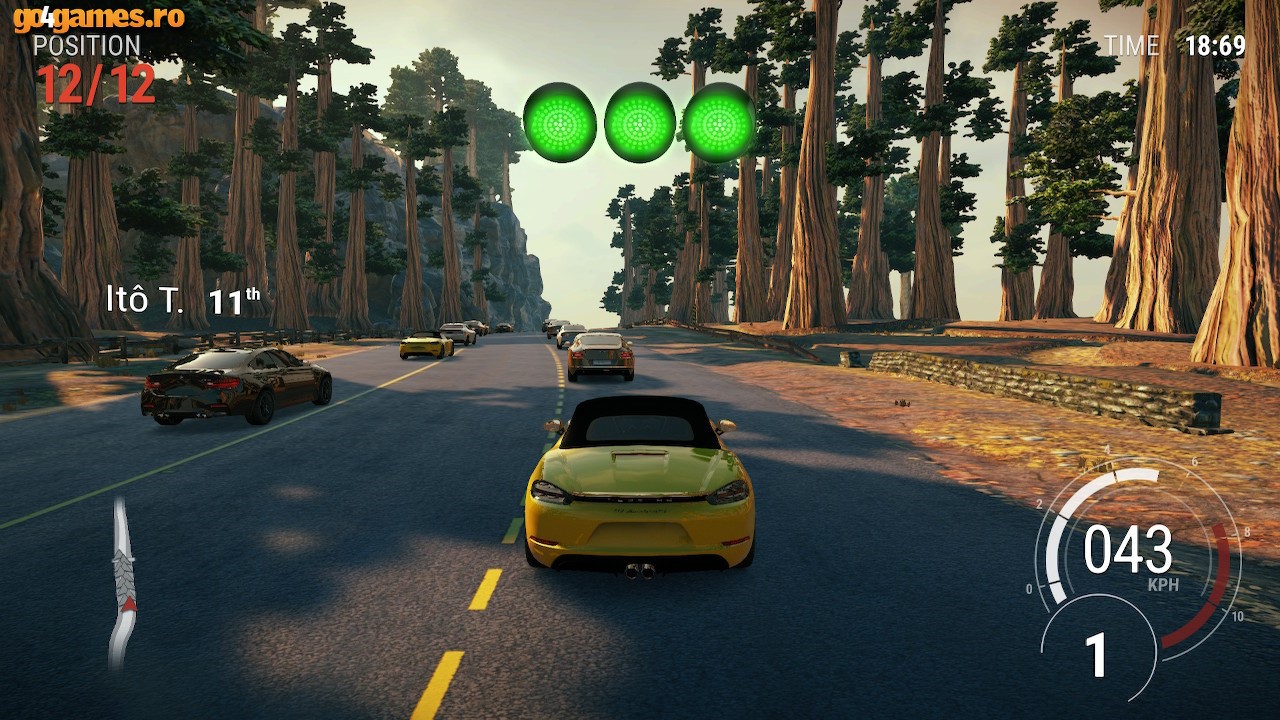This screenshot has height=720, width=1280.
Task: Click the go4games.ro watermark logo
Action: pyautogui.click(x=98, y=17)
